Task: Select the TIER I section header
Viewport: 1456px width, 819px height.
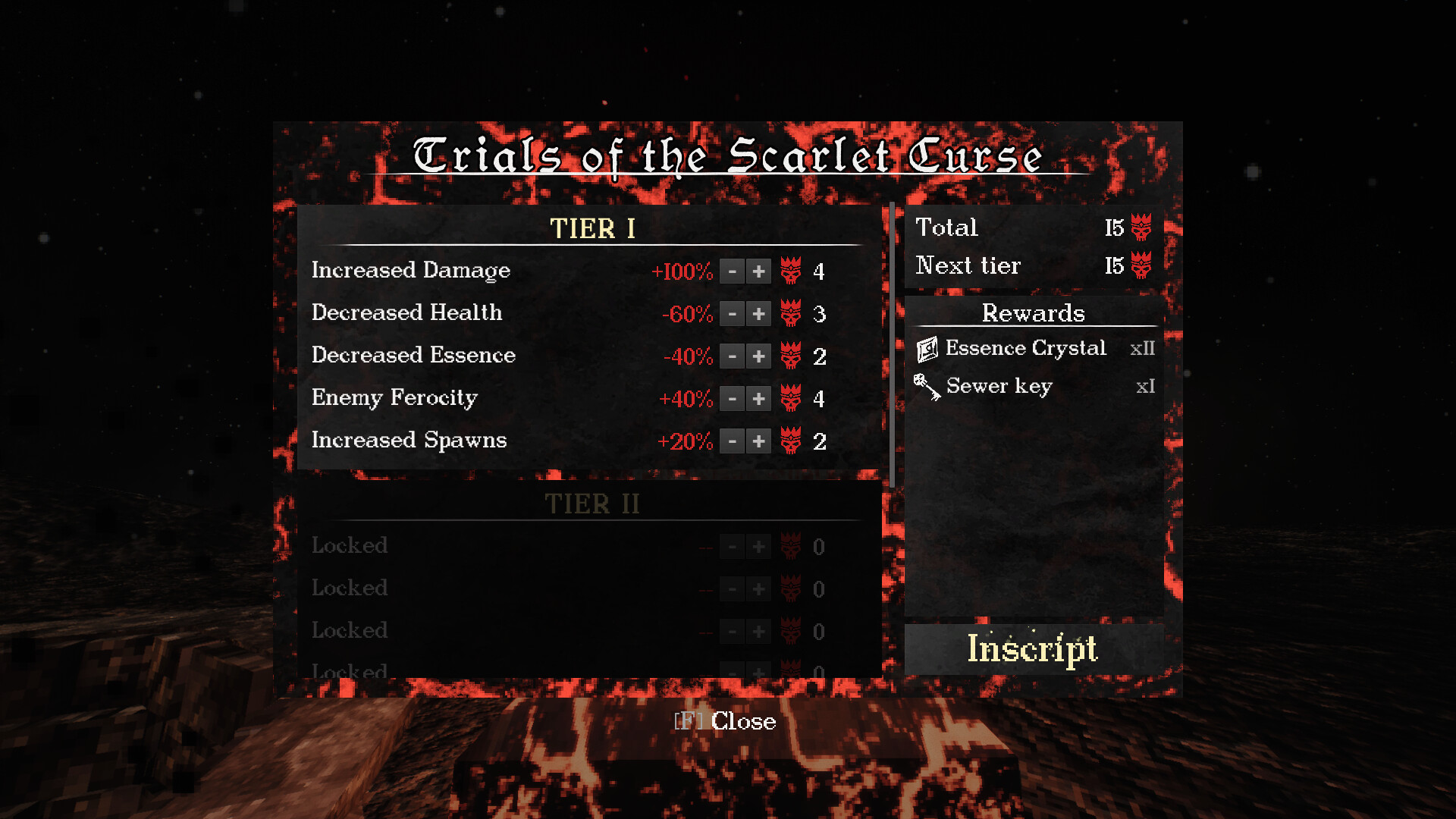Action: click(591, 228)
